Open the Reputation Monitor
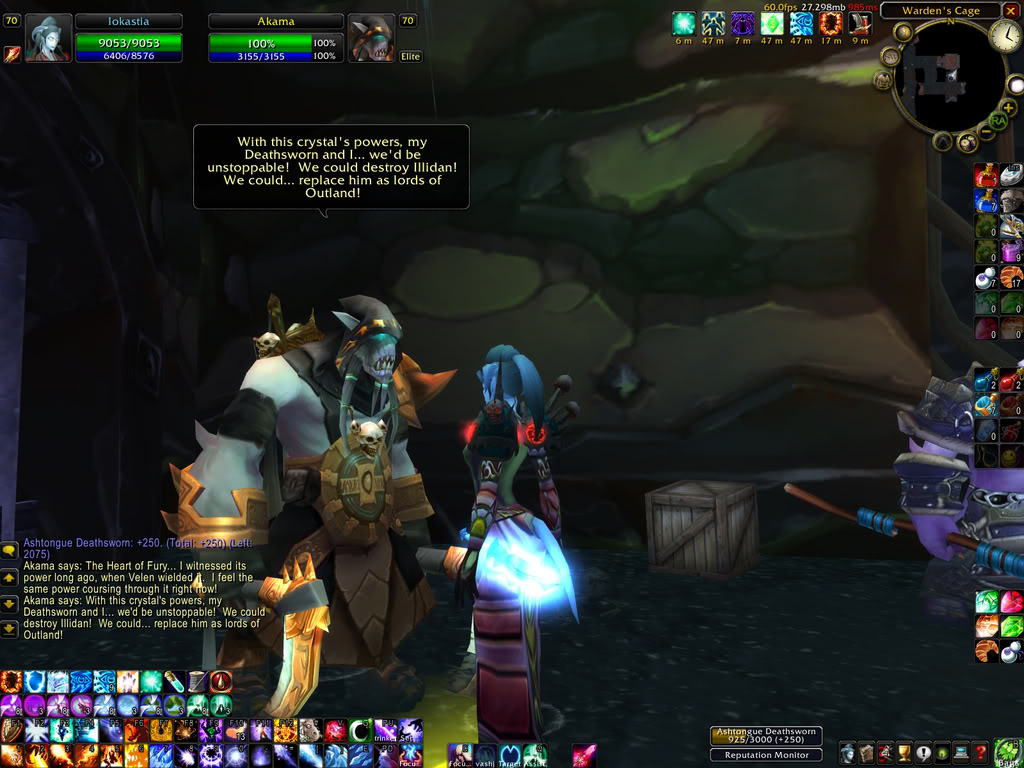Image resolution: width=1024 pixels, height=768 pixels. point(766,755)
